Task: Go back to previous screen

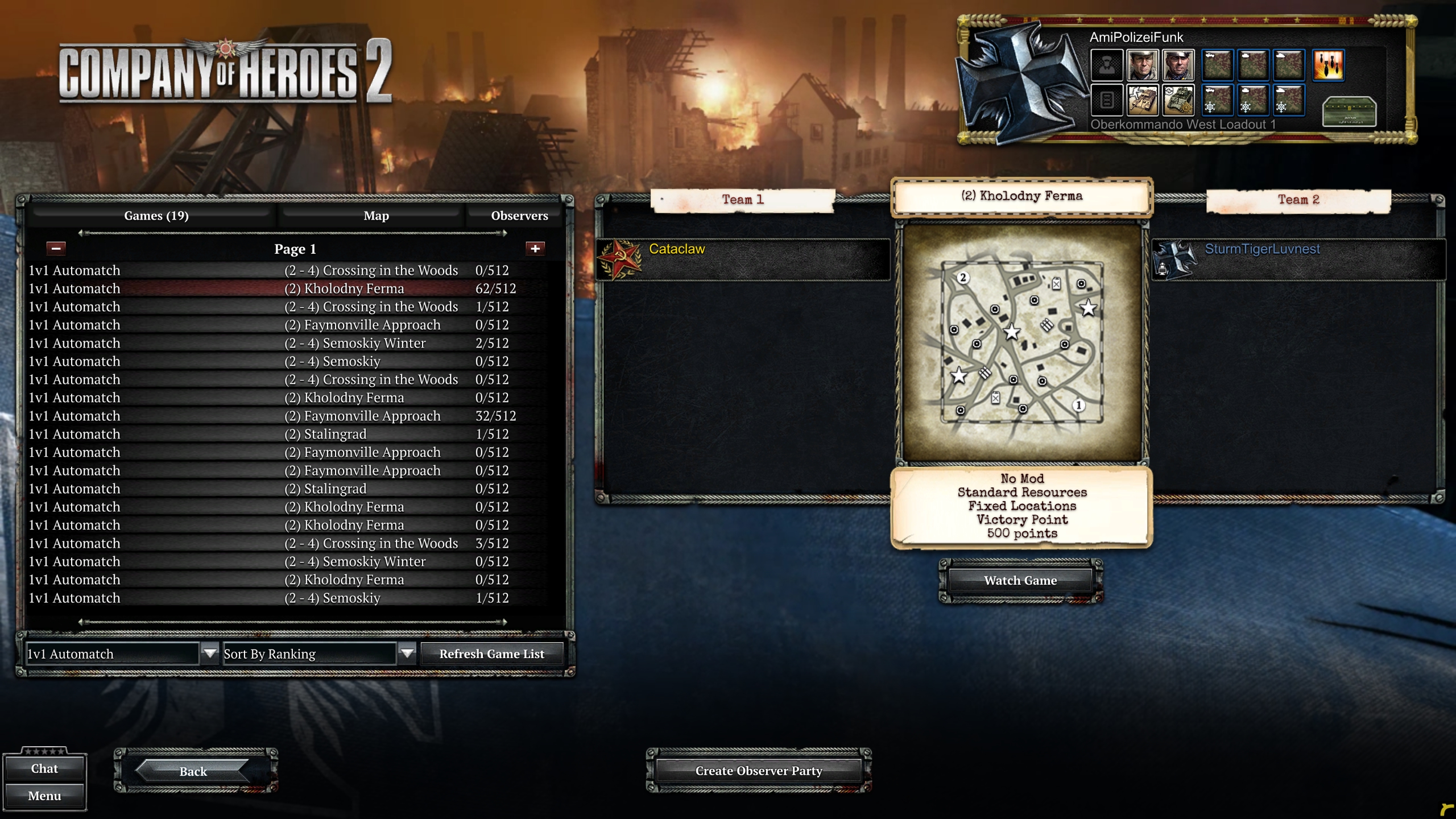Action: [193, 771]
